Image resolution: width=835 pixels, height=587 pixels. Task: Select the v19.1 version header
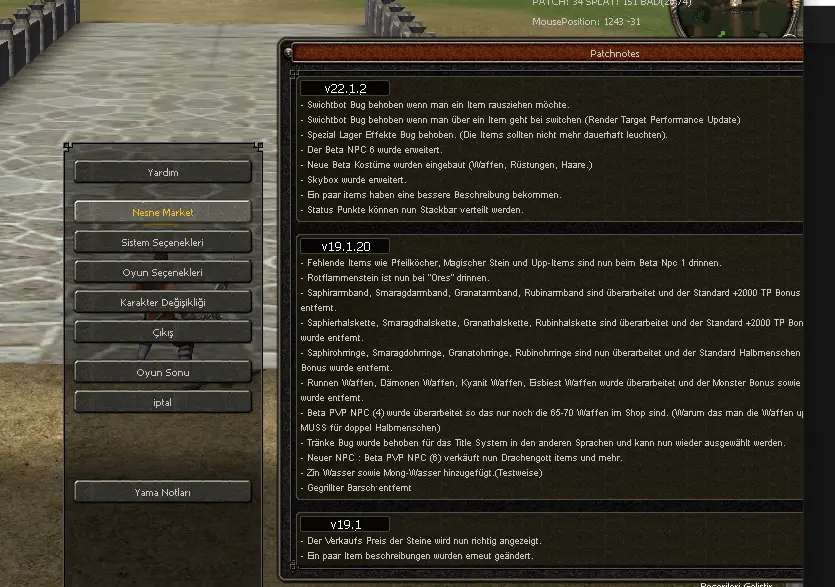coord(345,523)
